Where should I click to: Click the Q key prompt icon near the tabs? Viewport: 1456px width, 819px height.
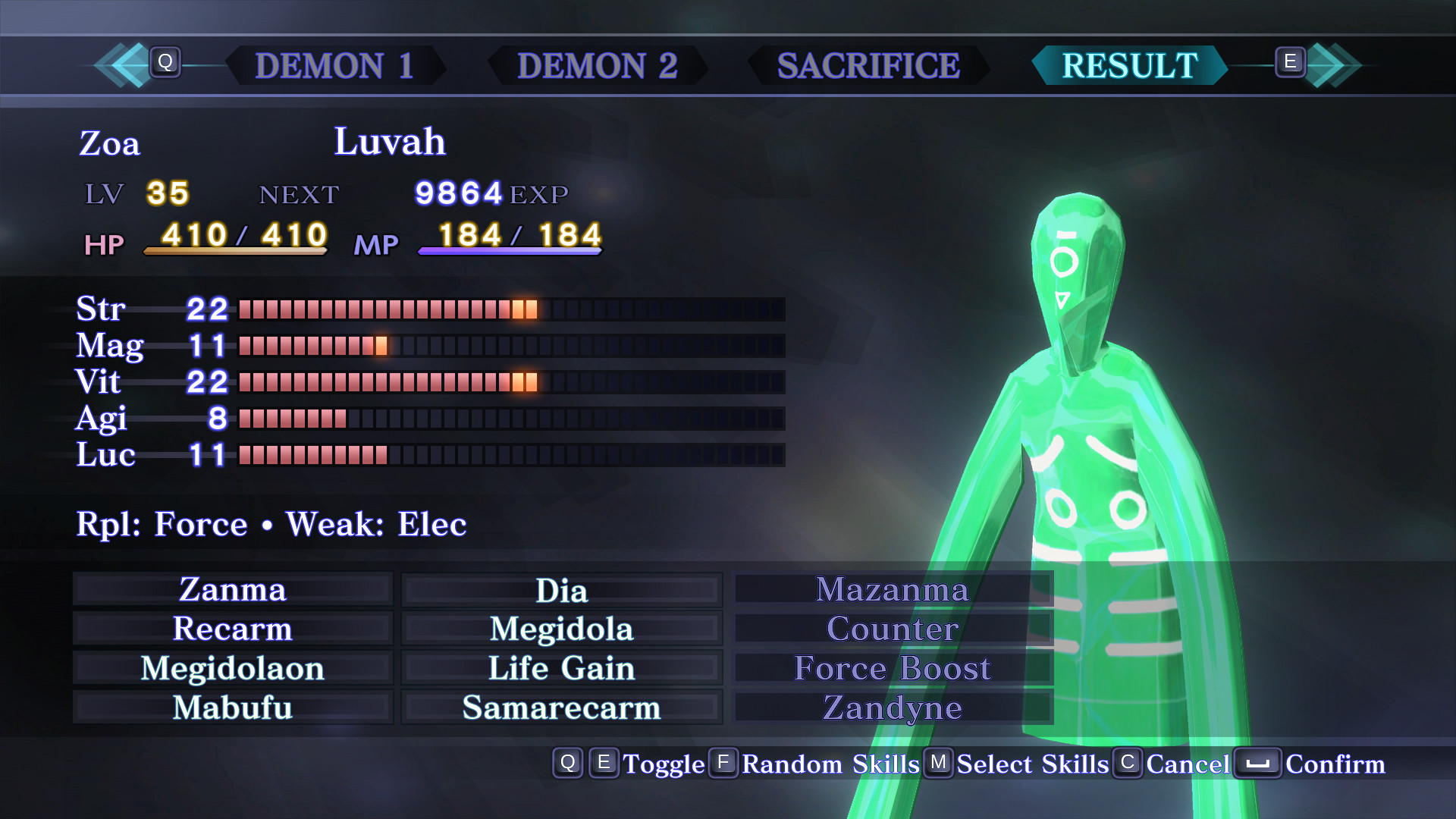167,64
